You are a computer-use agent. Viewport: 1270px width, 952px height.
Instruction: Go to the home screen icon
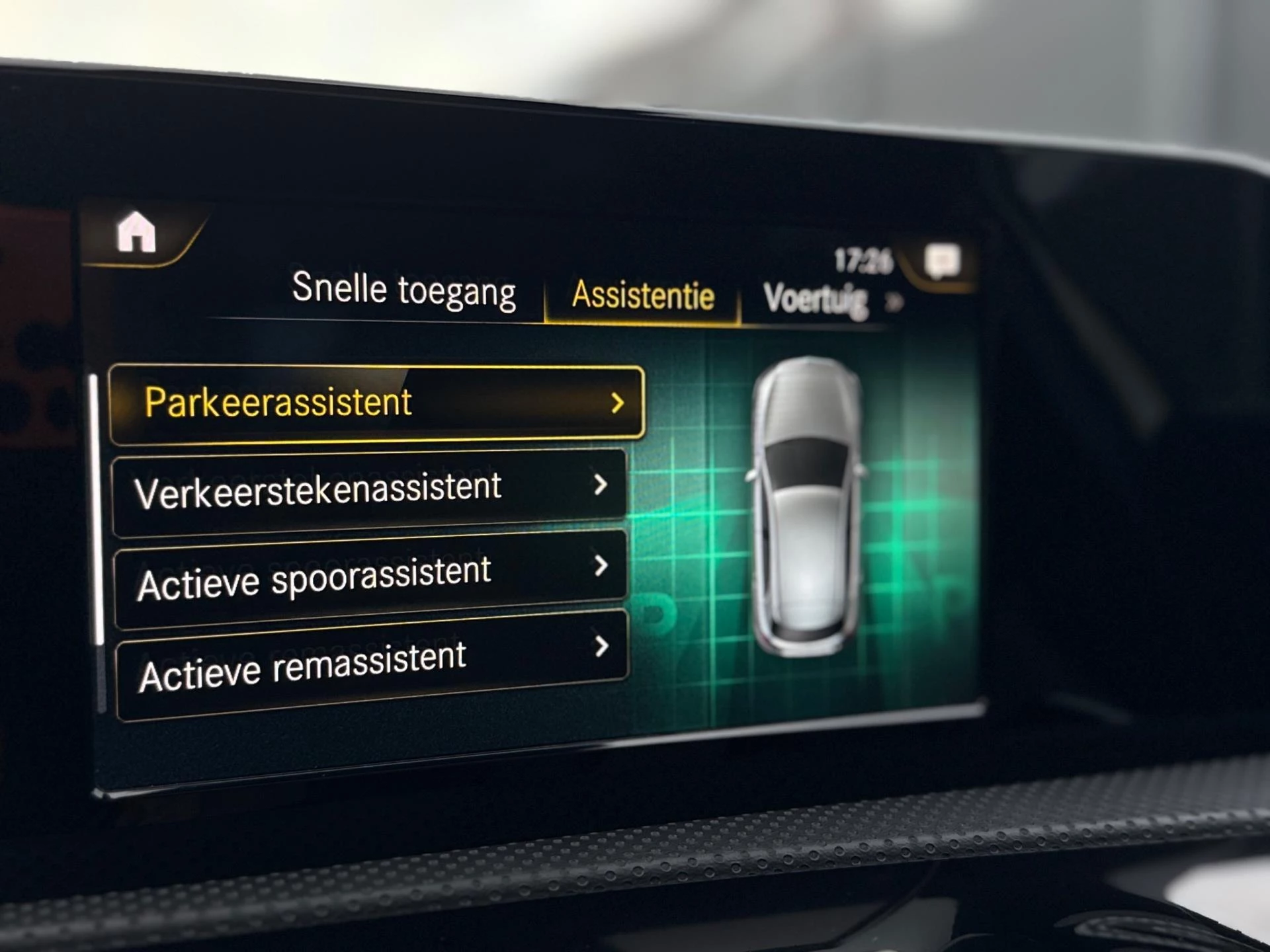136,232
